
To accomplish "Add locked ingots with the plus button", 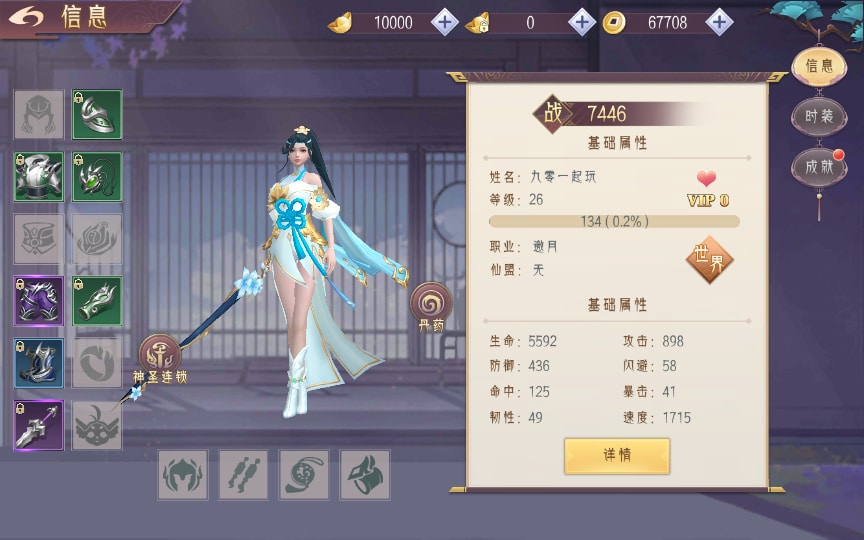I will click(582, 22).
